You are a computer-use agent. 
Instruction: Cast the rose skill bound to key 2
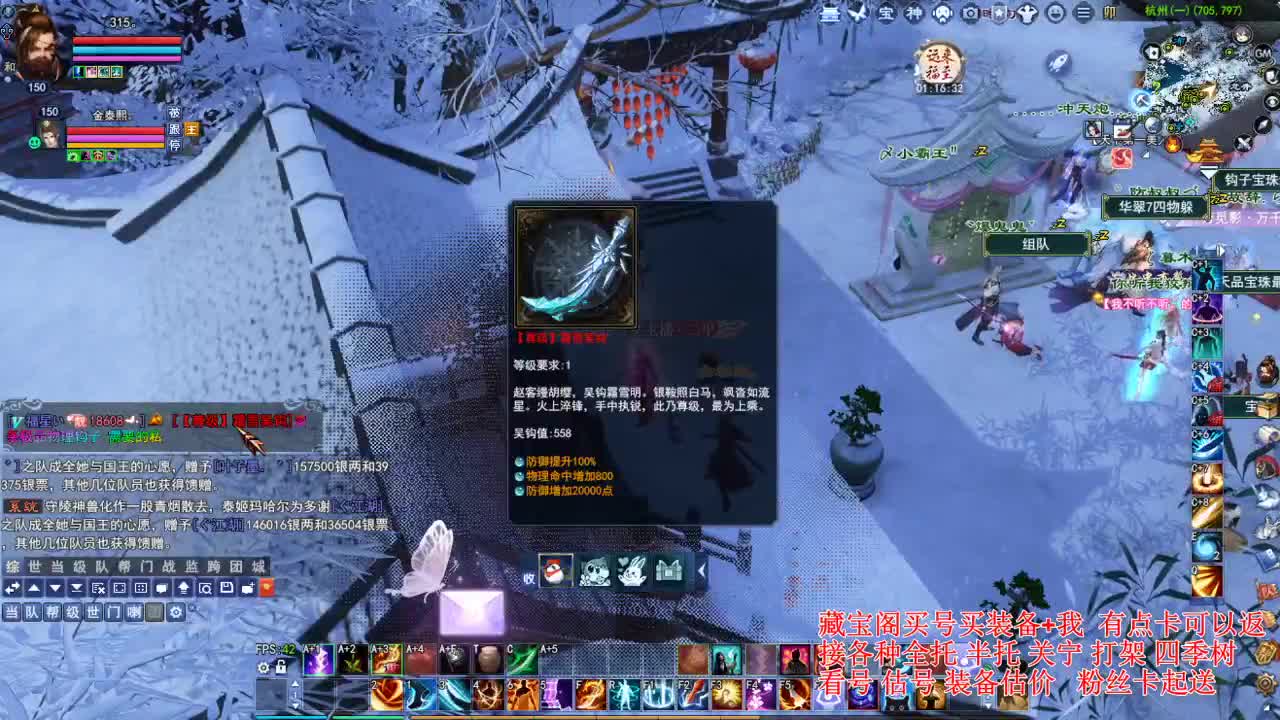pyautogui.click(x=388, y=695)
